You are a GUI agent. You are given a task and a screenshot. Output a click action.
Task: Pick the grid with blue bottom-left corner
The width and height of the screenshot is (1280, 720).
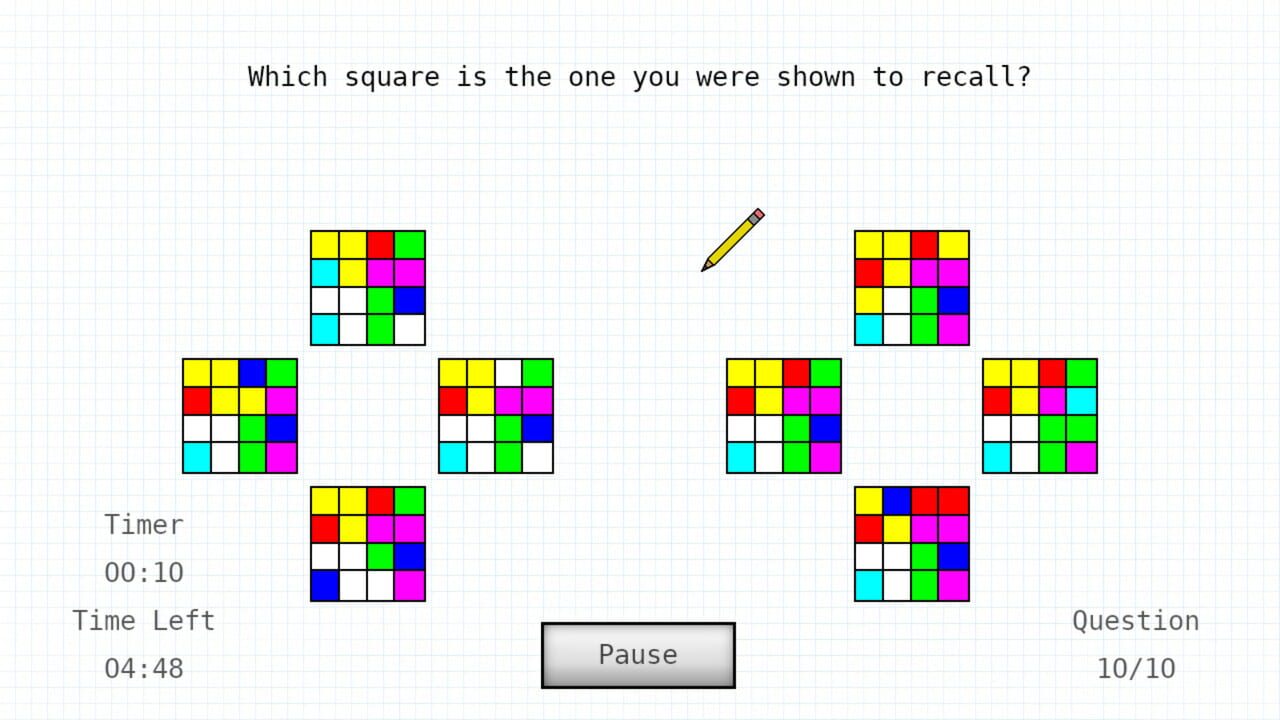point(368,545)
